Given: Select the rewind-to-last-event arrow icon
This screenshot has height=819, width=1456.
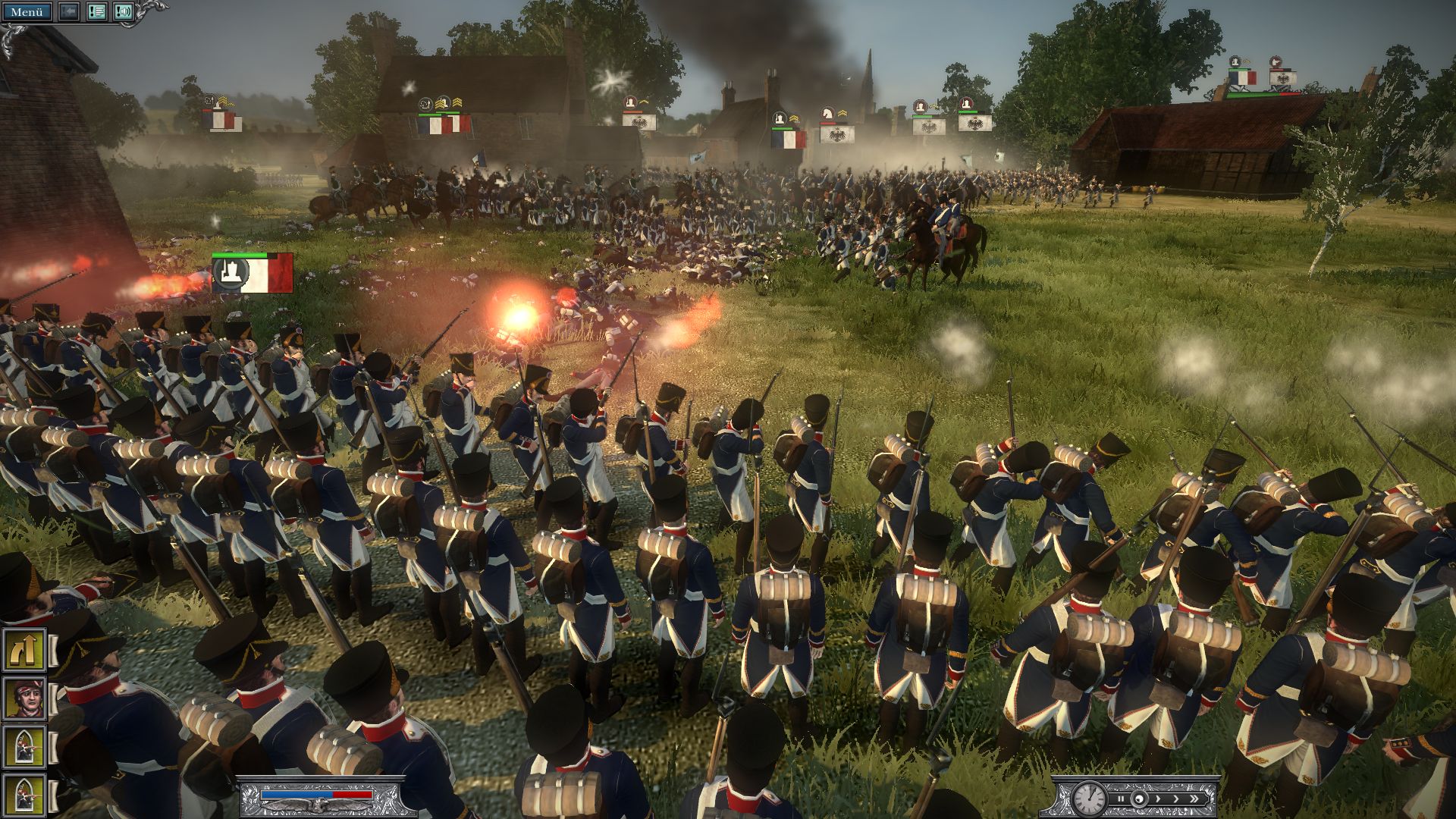Looking at the screenshot, I should (x=69, y=11).
